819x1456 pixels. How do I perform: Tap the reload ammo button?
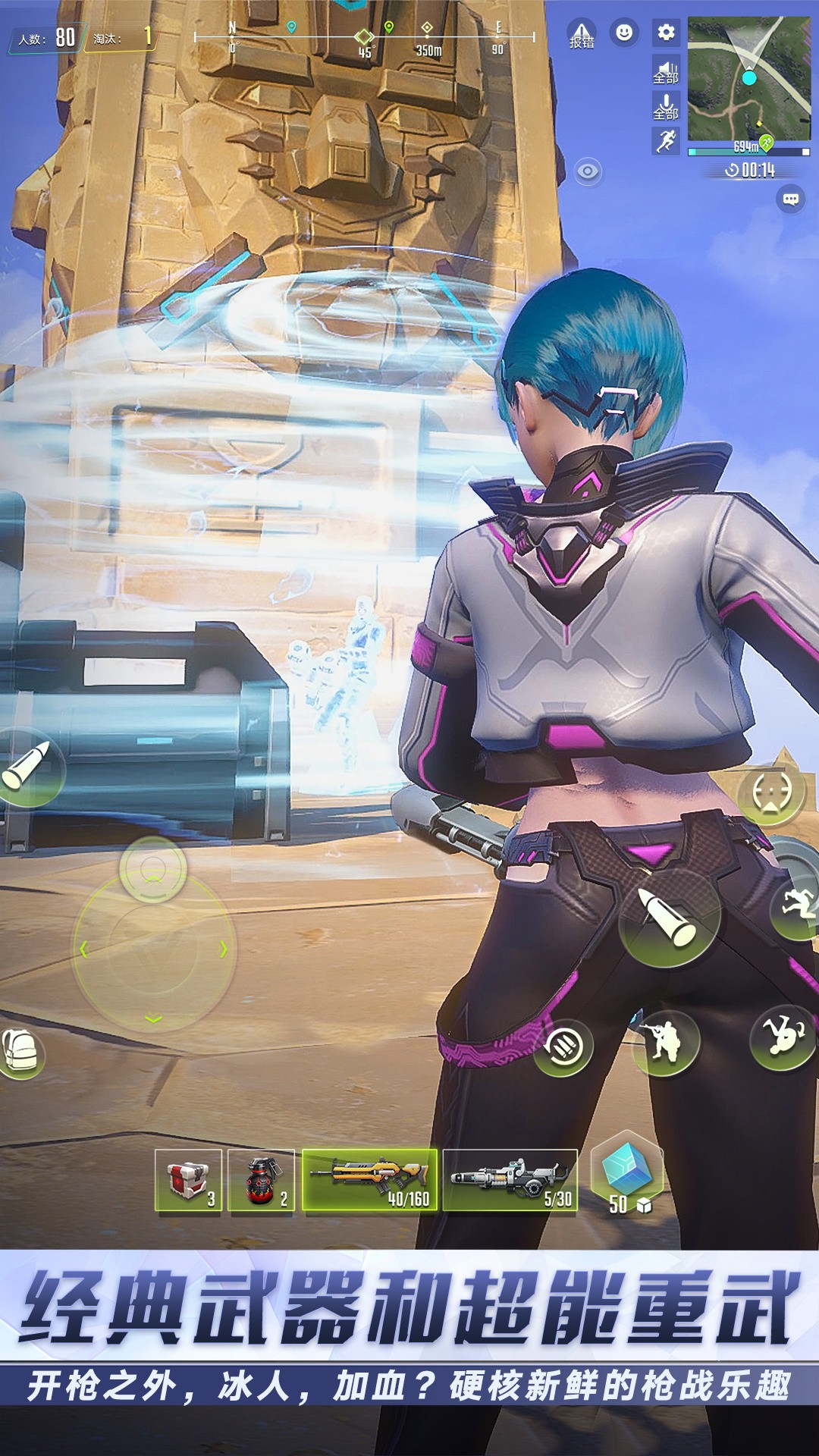563,1047
